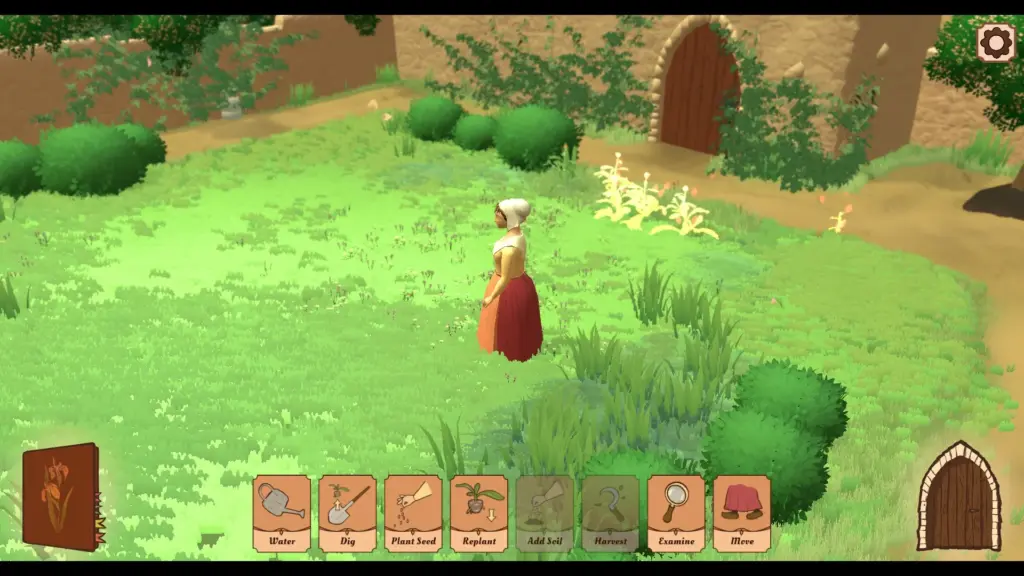Select the Water tool
The width and height of the screenshot is (1024, 576).
(x=281, y=512)
